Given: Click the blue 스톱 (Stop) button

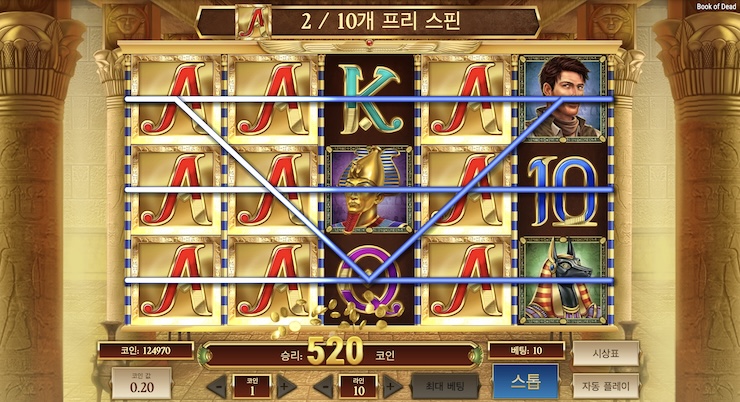Looking at the screenshot, I should pos(525,383).
